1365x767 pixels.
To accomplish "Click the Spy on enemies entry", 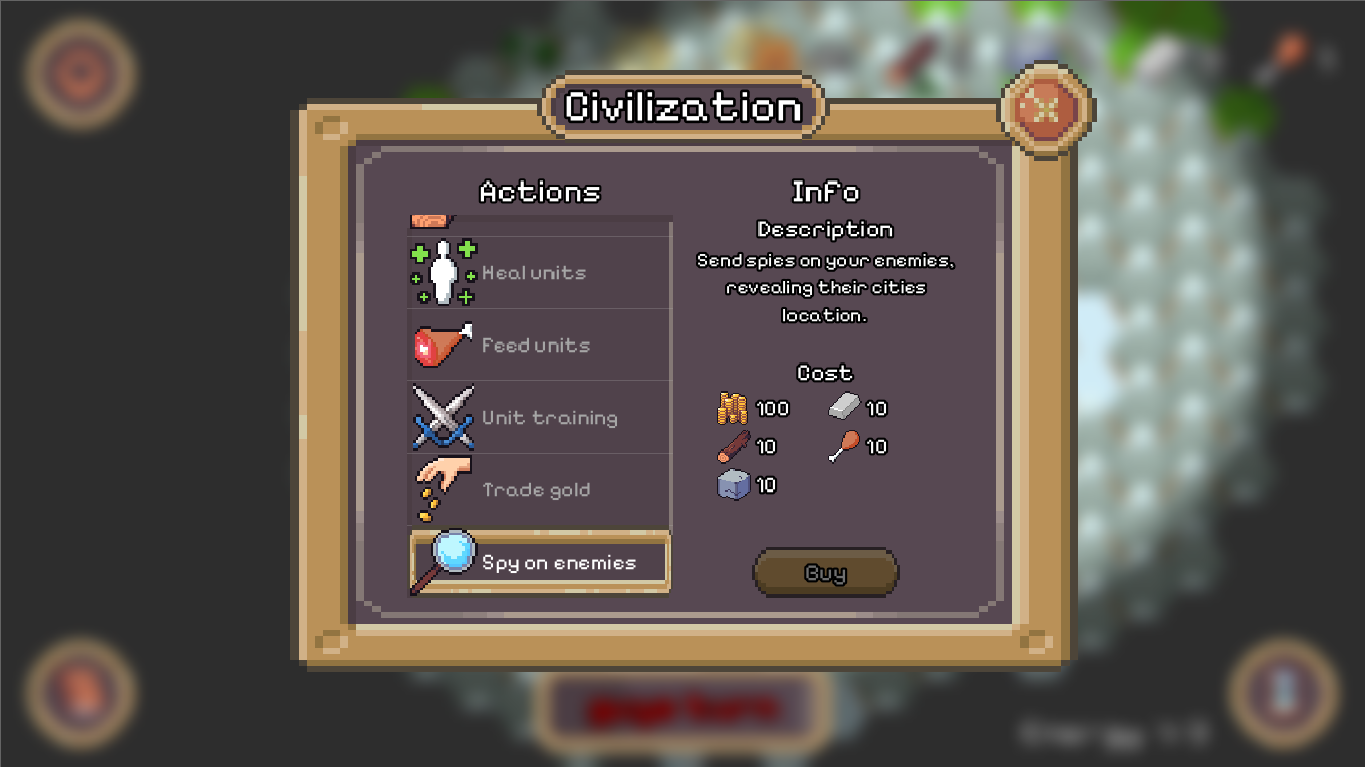I will coord(540,563).
